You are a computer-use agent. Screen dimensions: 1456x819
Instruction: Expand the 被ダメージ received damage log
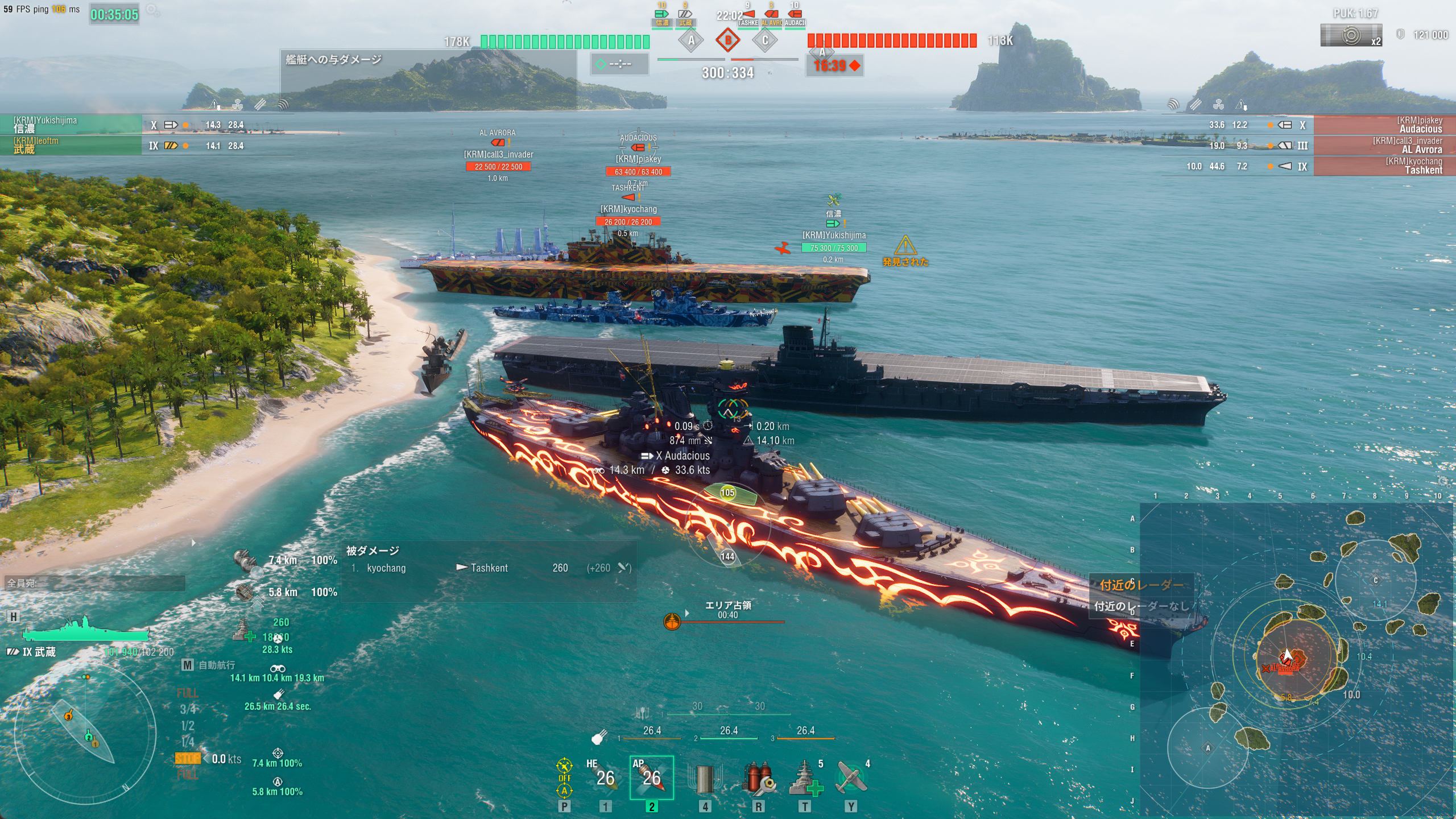tap(373, 551)
